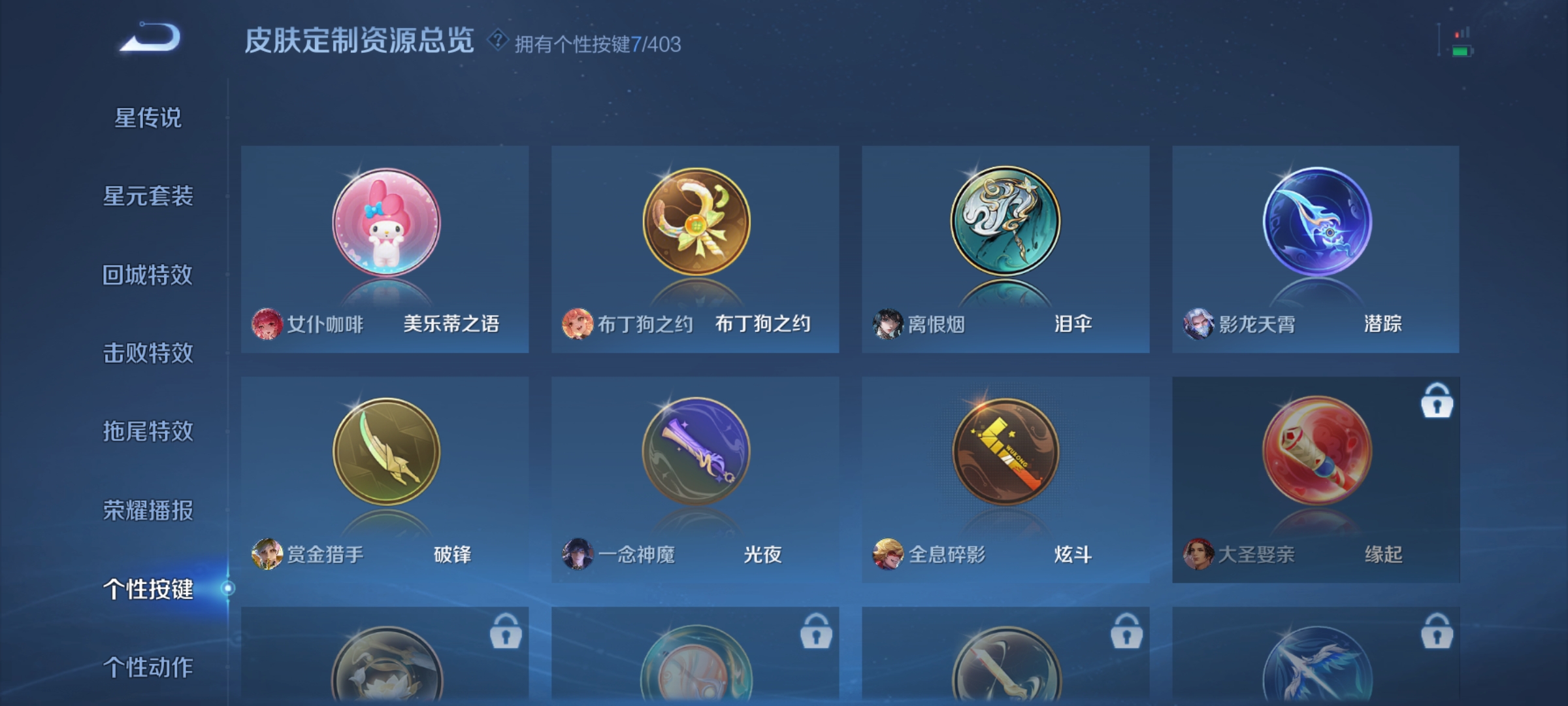Viewport: 1568px width, 706px height.
Task: Open the help question mark beside the title
Action: pos(497,41)
